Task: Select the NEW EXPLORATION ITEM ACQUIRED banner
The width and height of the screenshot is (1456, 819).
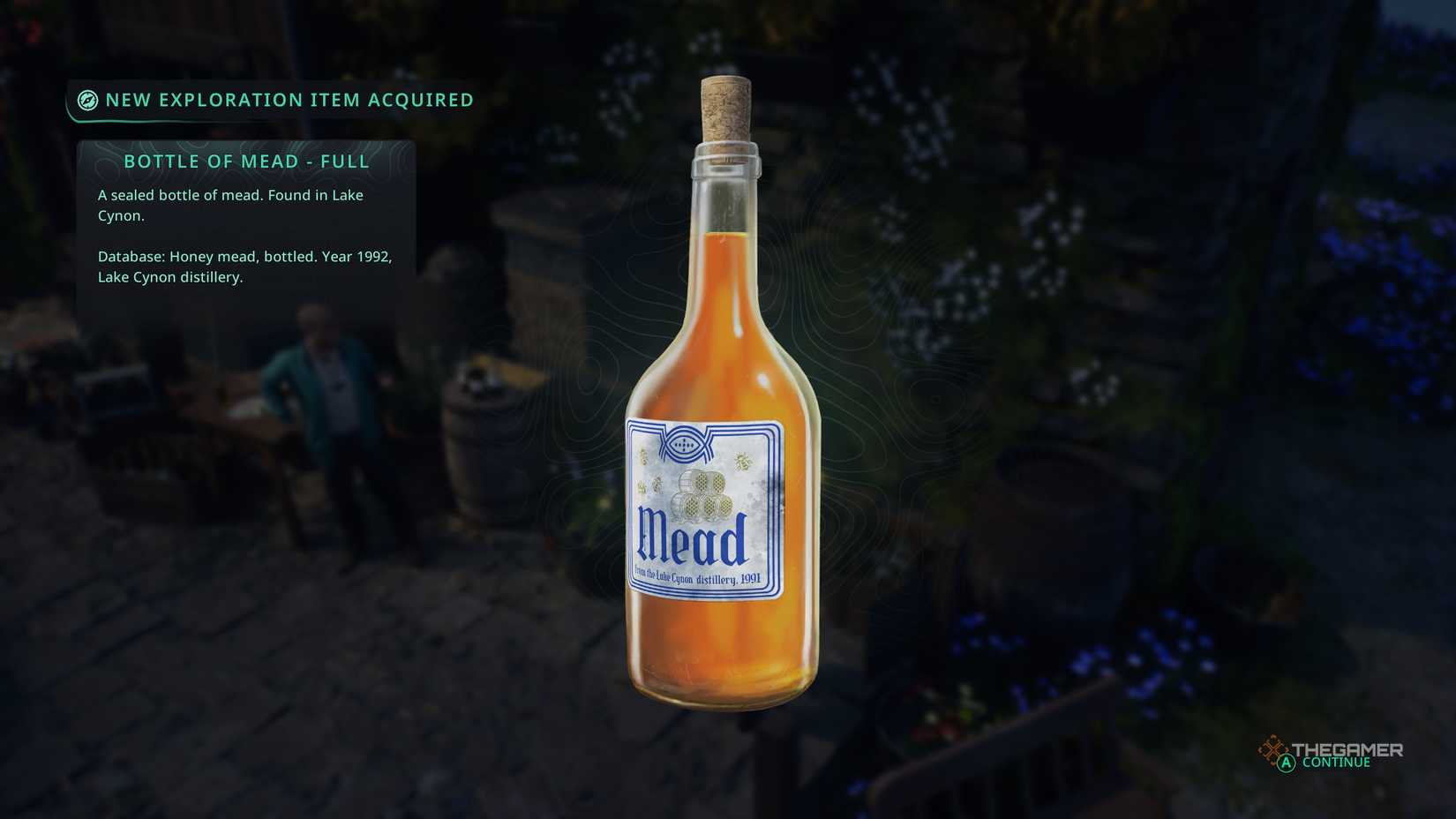Action: click(x=289, y=100)
